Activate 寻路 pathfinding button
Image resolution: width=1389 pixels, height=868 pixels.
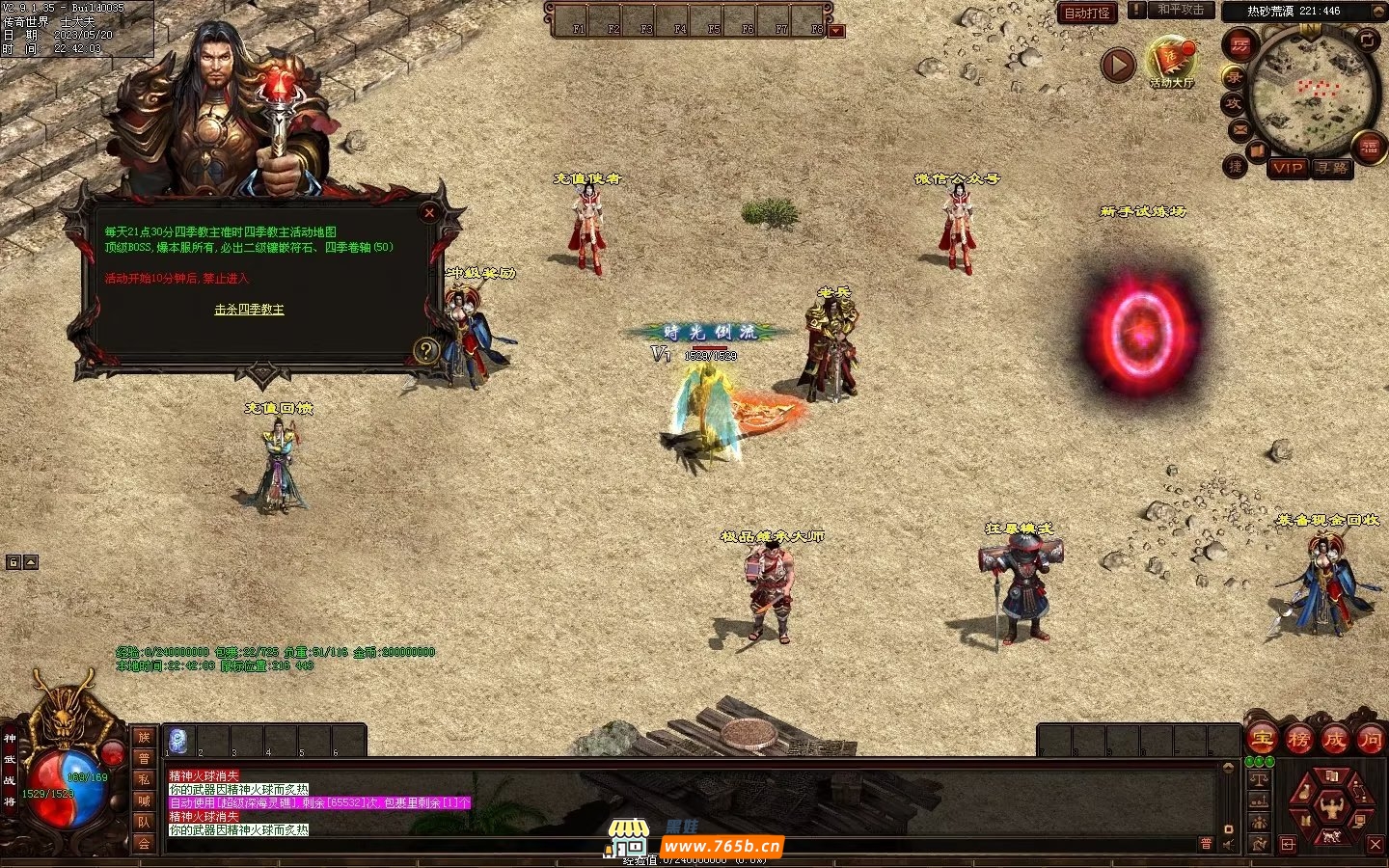pos(1332,168)
